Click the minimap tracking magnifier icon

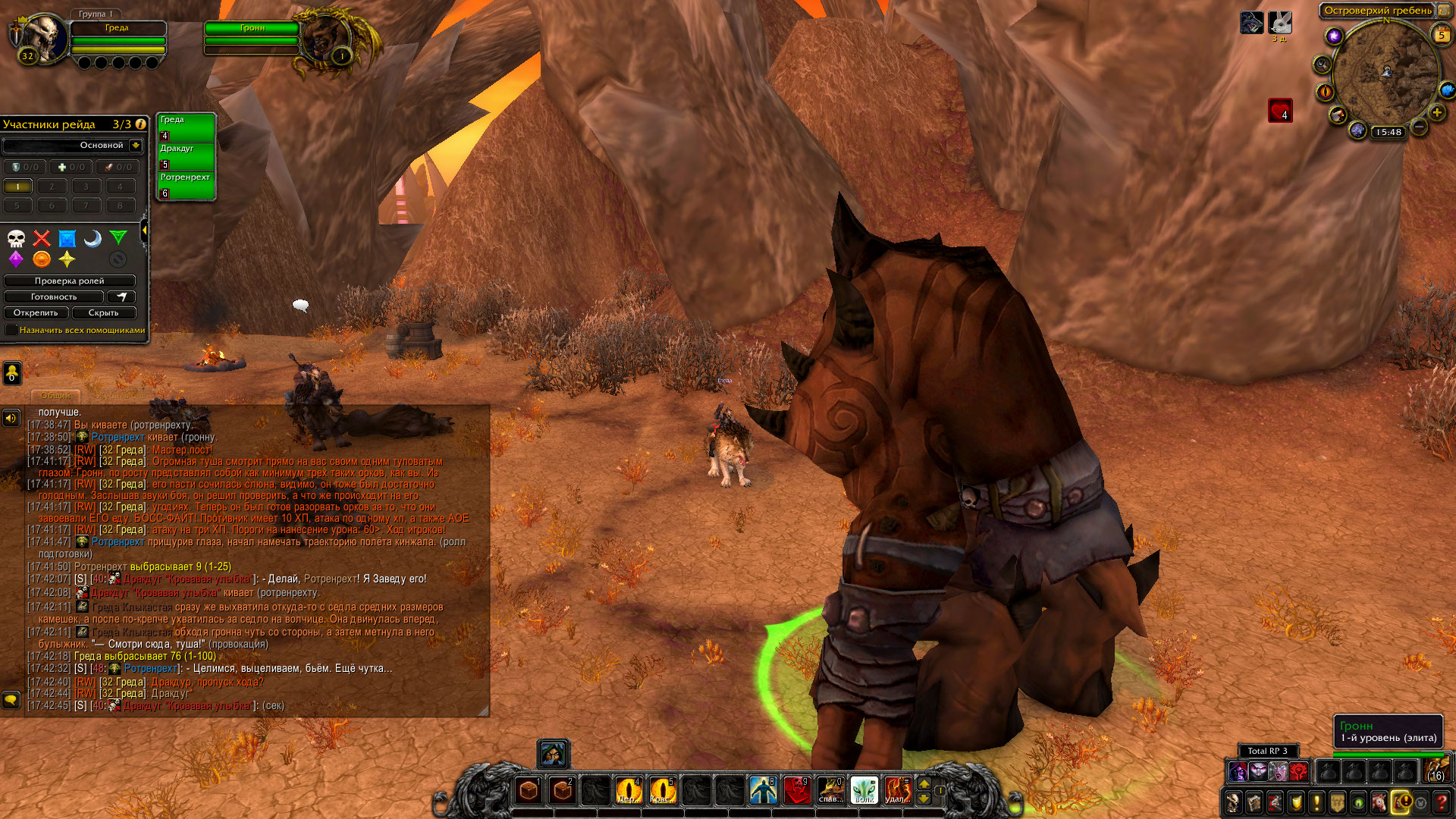(x=1323, y=64)
